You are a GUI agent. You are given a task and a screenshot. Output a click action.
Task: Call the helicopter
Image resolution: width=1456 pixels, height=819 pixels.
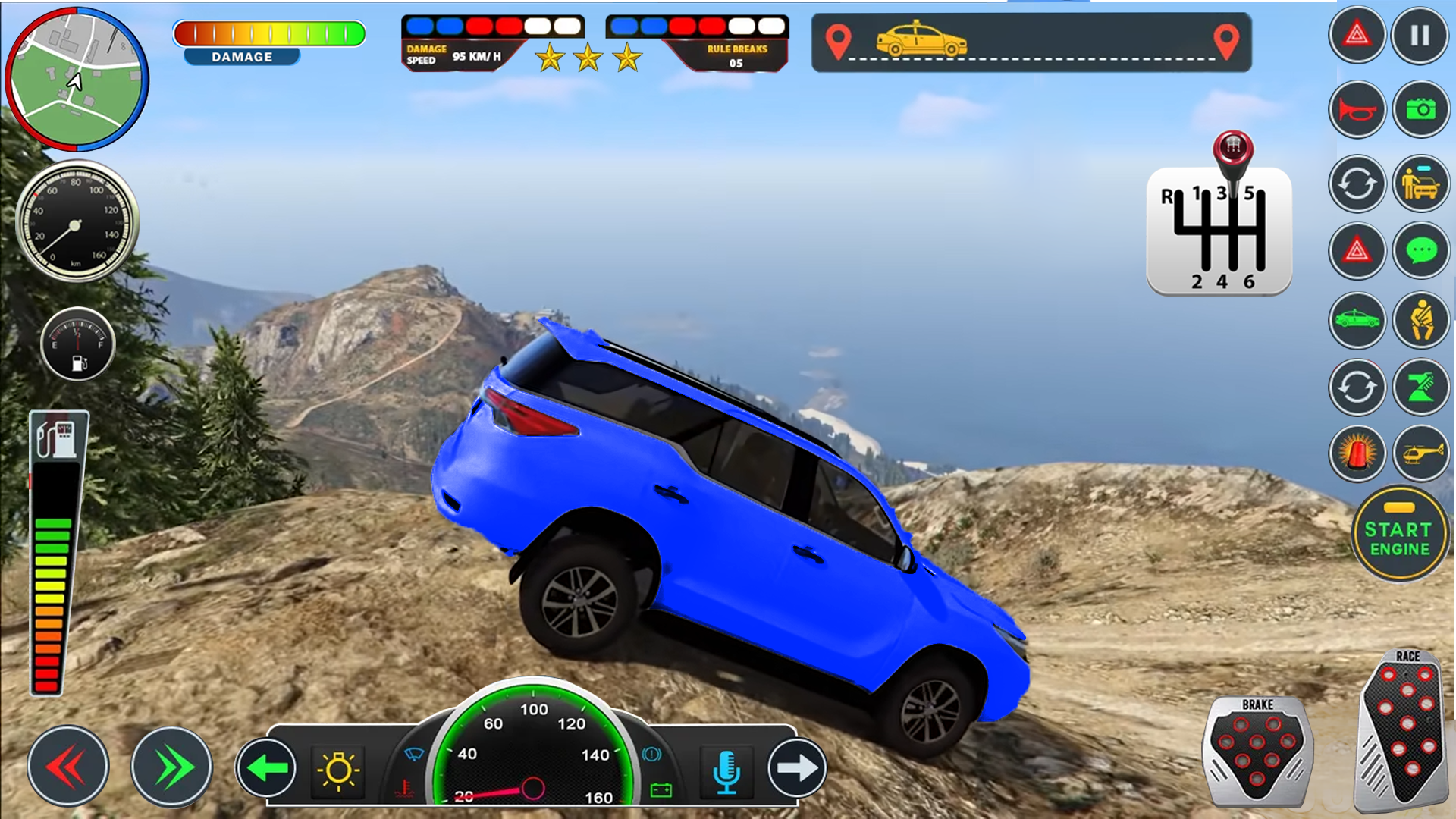point(1422,455)
